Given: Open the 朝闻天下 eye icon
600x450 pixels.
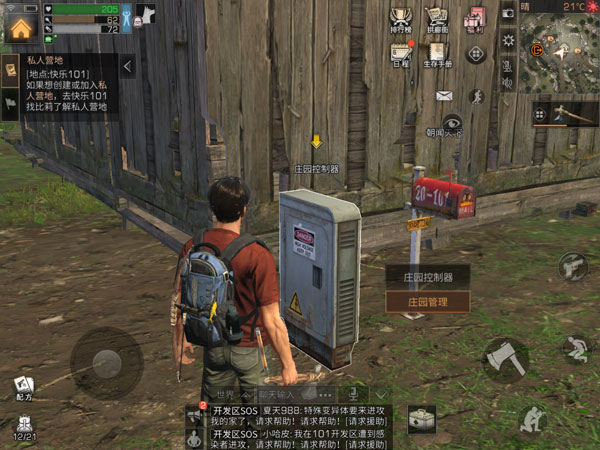Looking at the screenshot, I should click(x=451, y=122).
